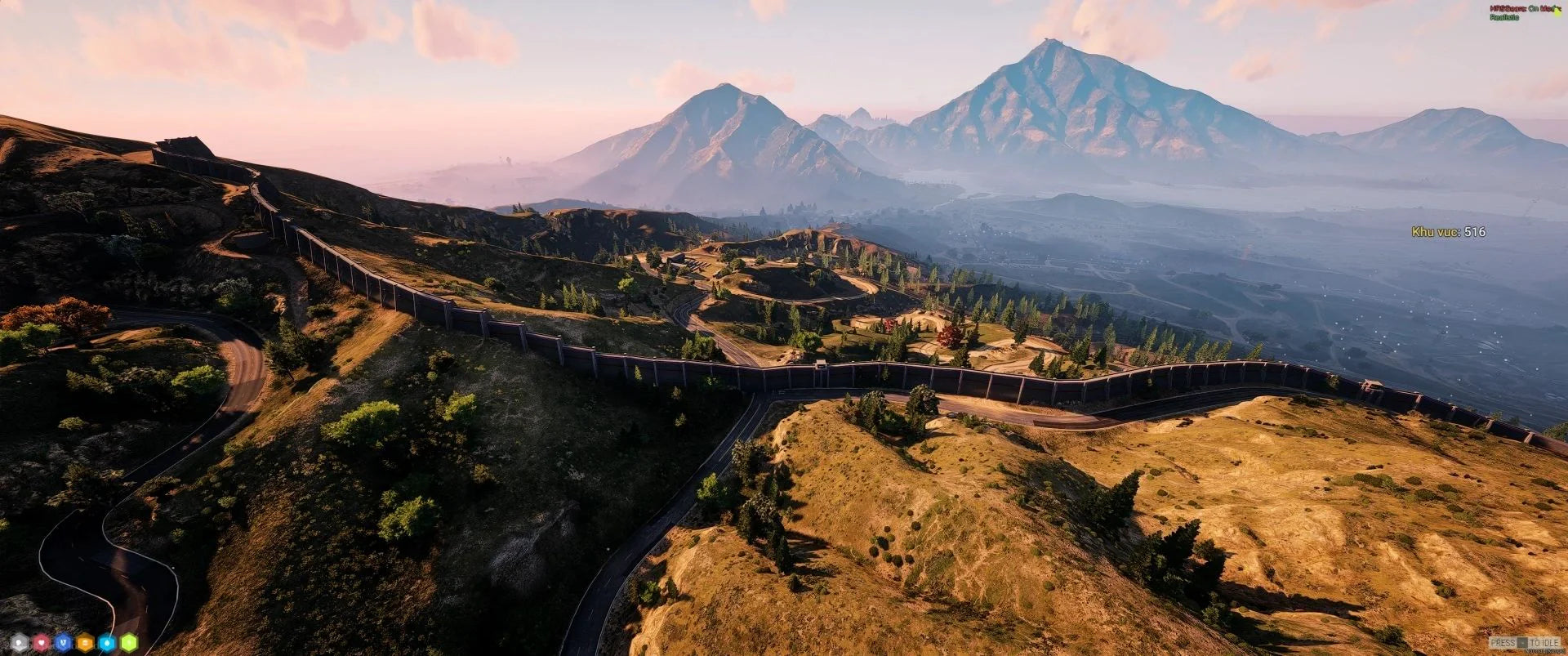
Task: Click the blue shield armor hexagon
Action: click(x=63, y=642)
